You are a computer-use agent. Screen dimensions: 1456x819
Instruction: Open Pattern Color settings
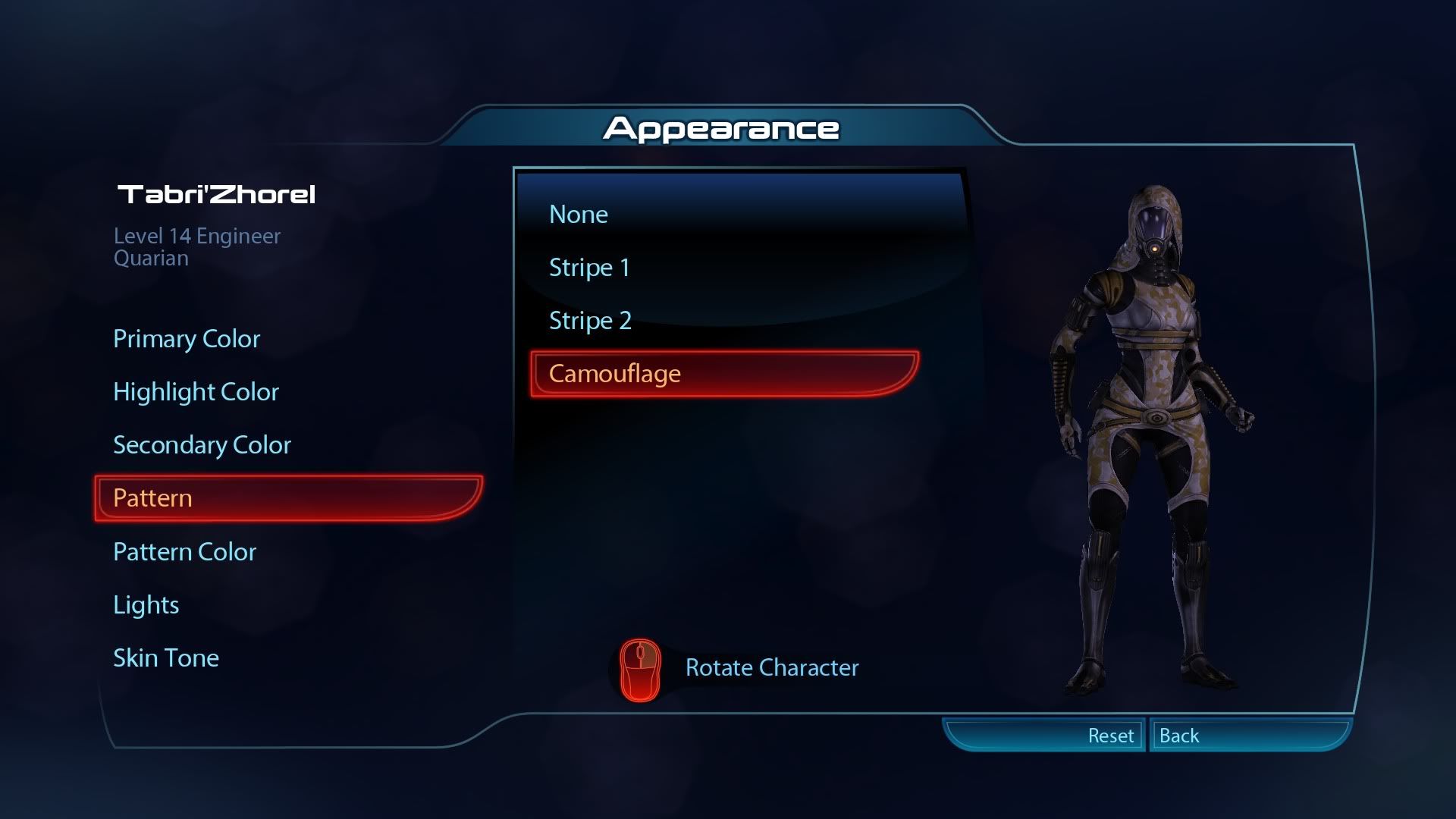point(184,552)
